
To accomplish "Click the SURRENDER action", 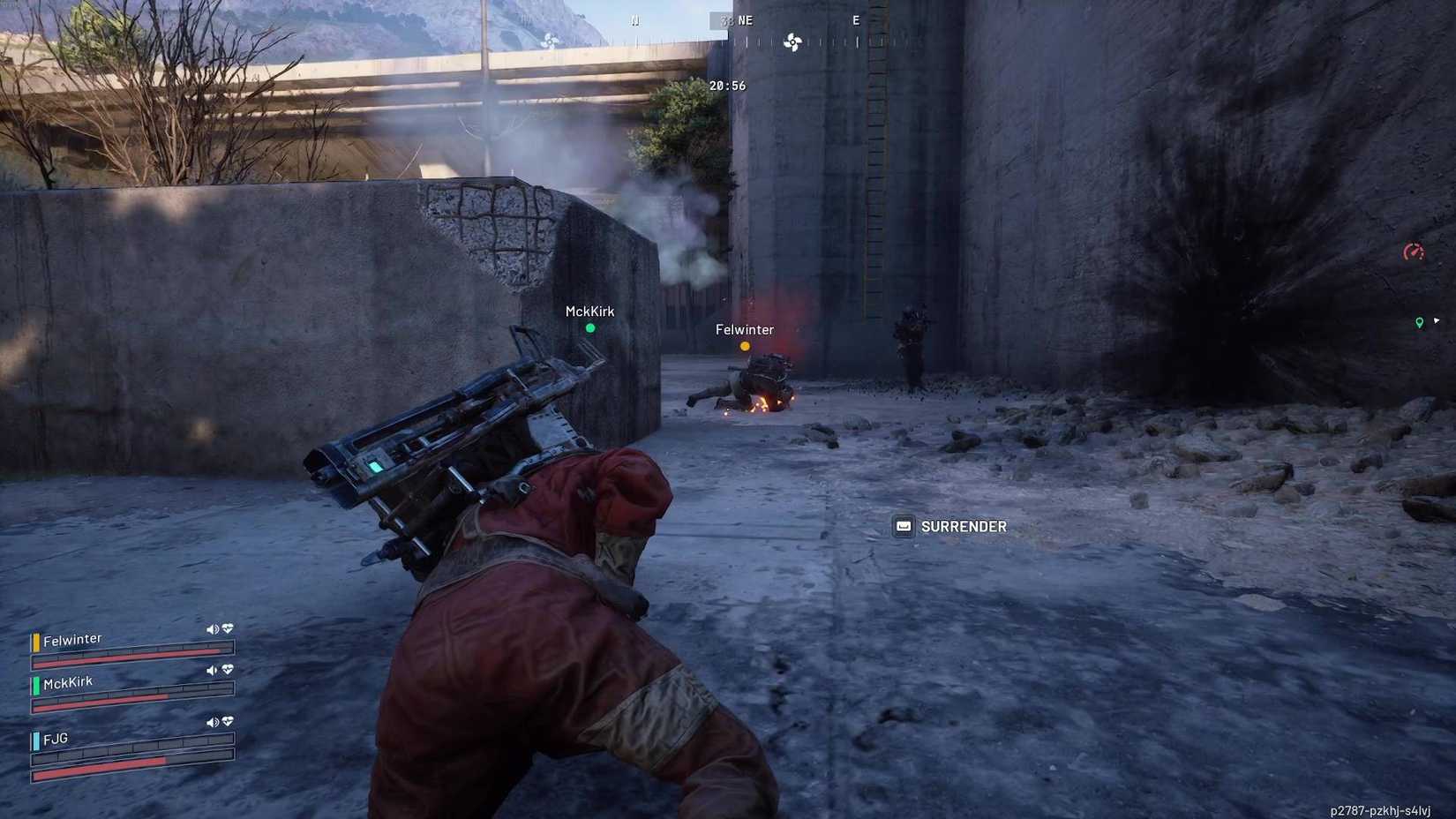I will pyautogui.click(x=963, y=526).
